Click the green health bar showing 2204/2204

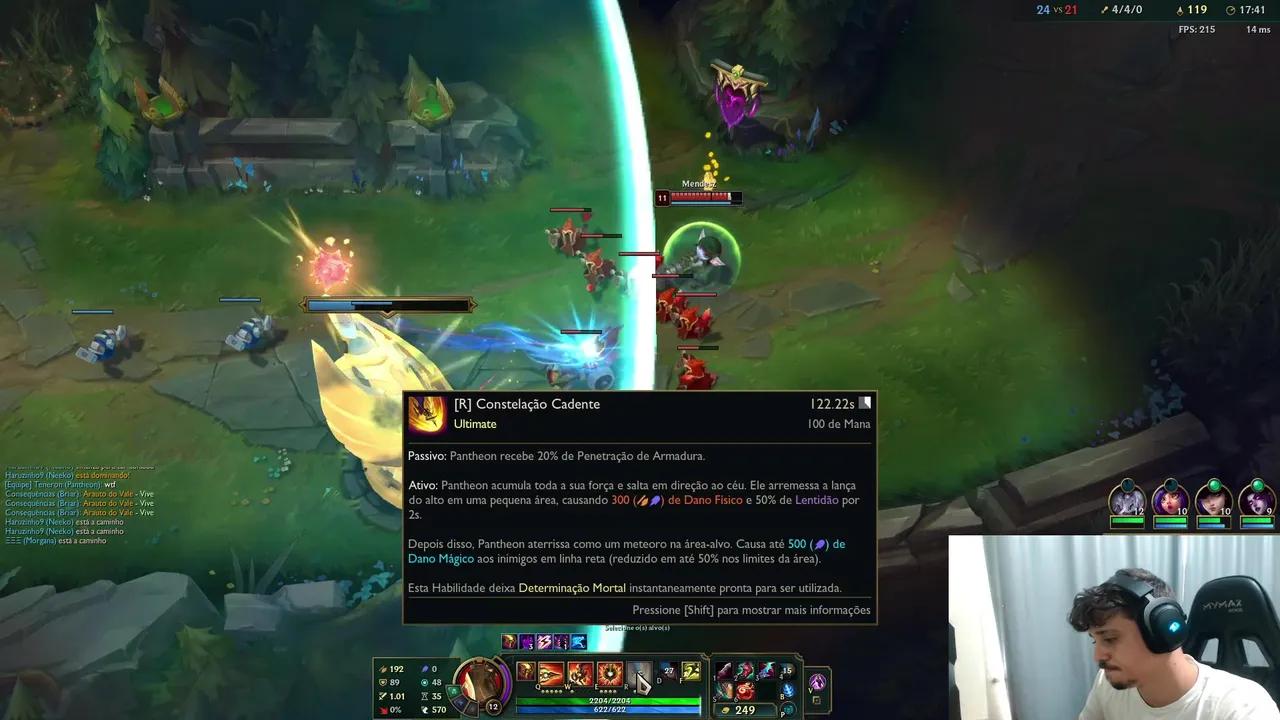coord(610,700)
